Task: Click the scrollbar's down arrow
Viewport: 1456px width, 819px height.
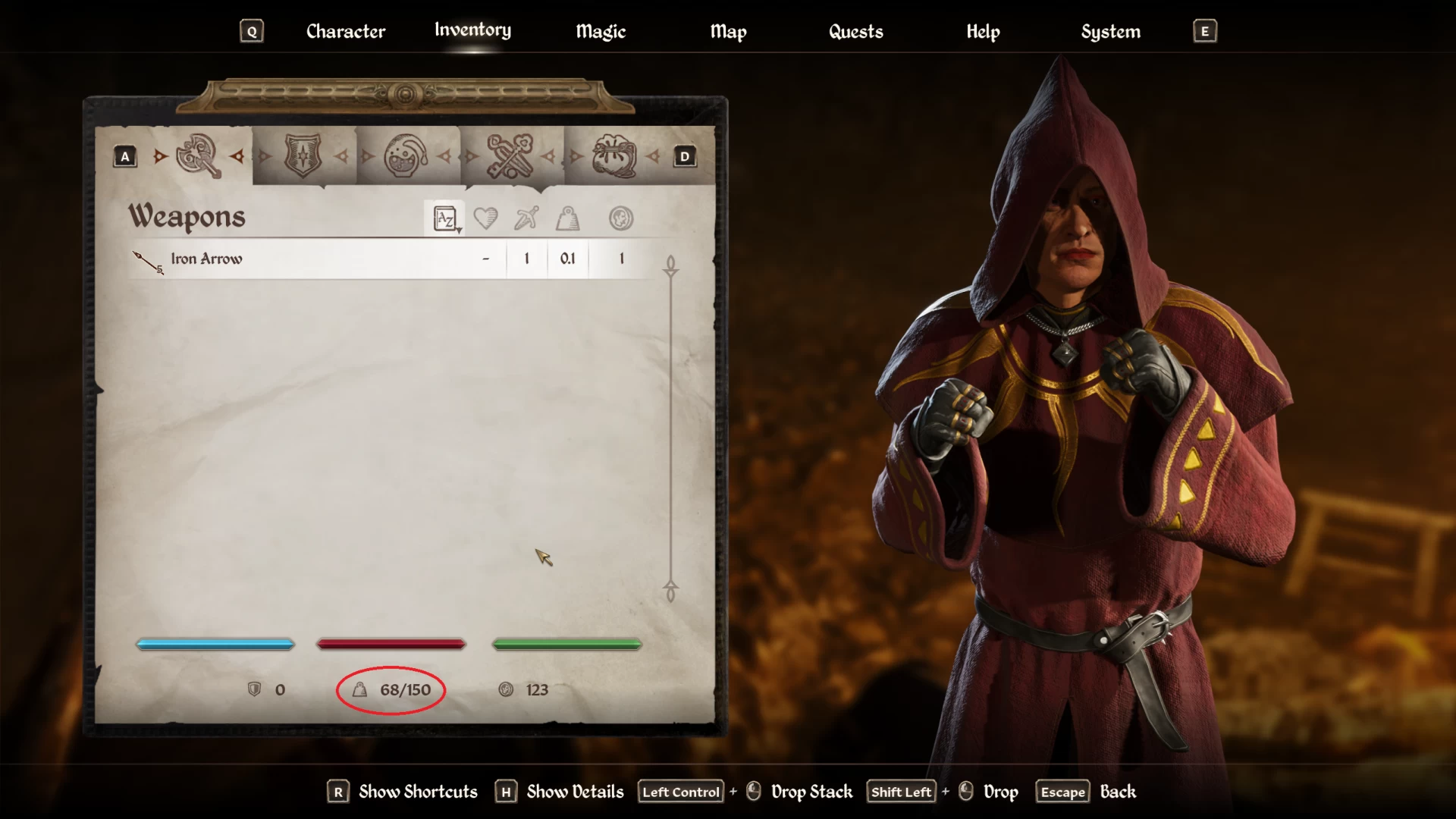Action: 670,591
